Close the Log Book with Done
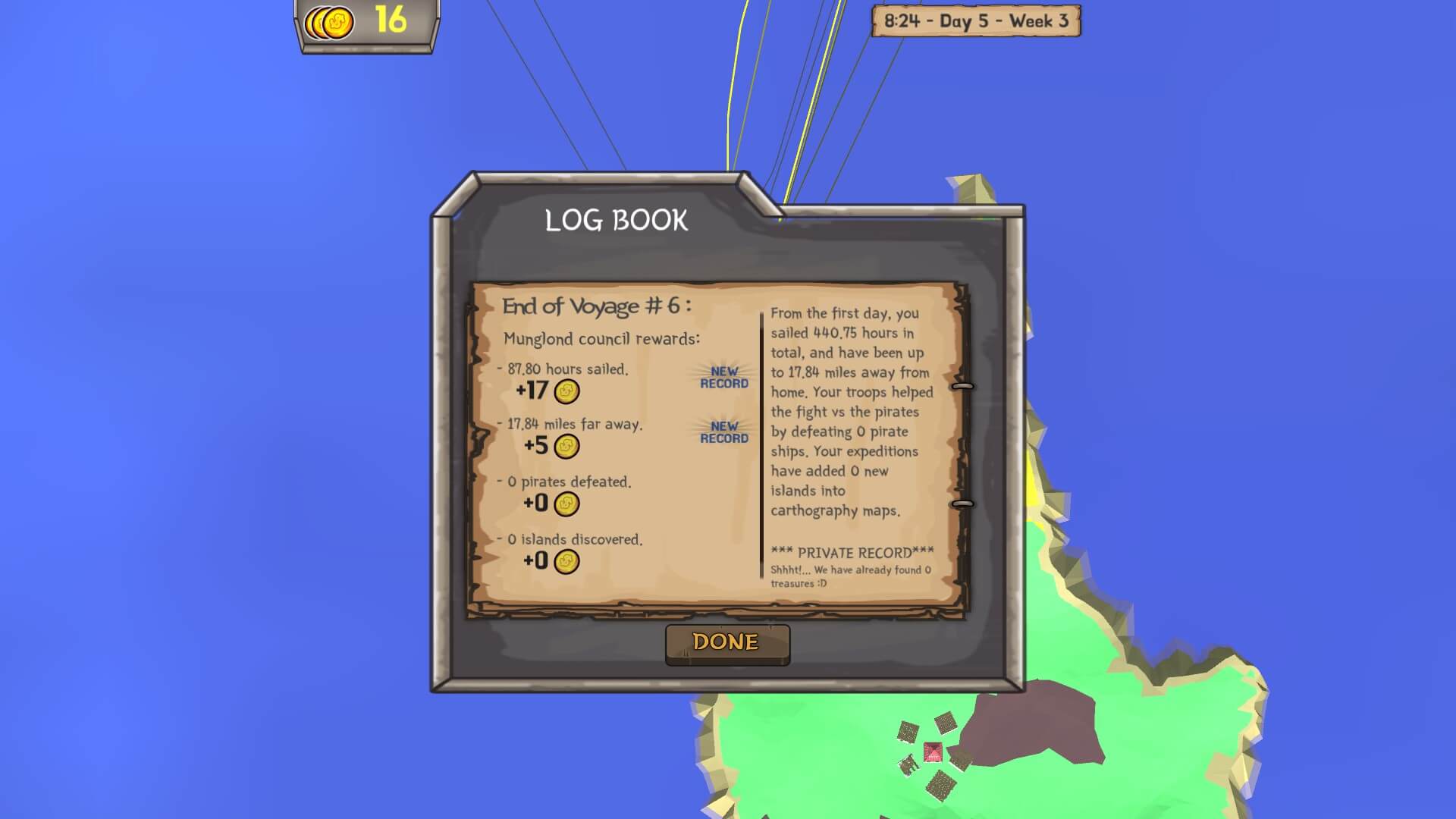The width and height of the screenshot is (1456, 819). (726, 643)
